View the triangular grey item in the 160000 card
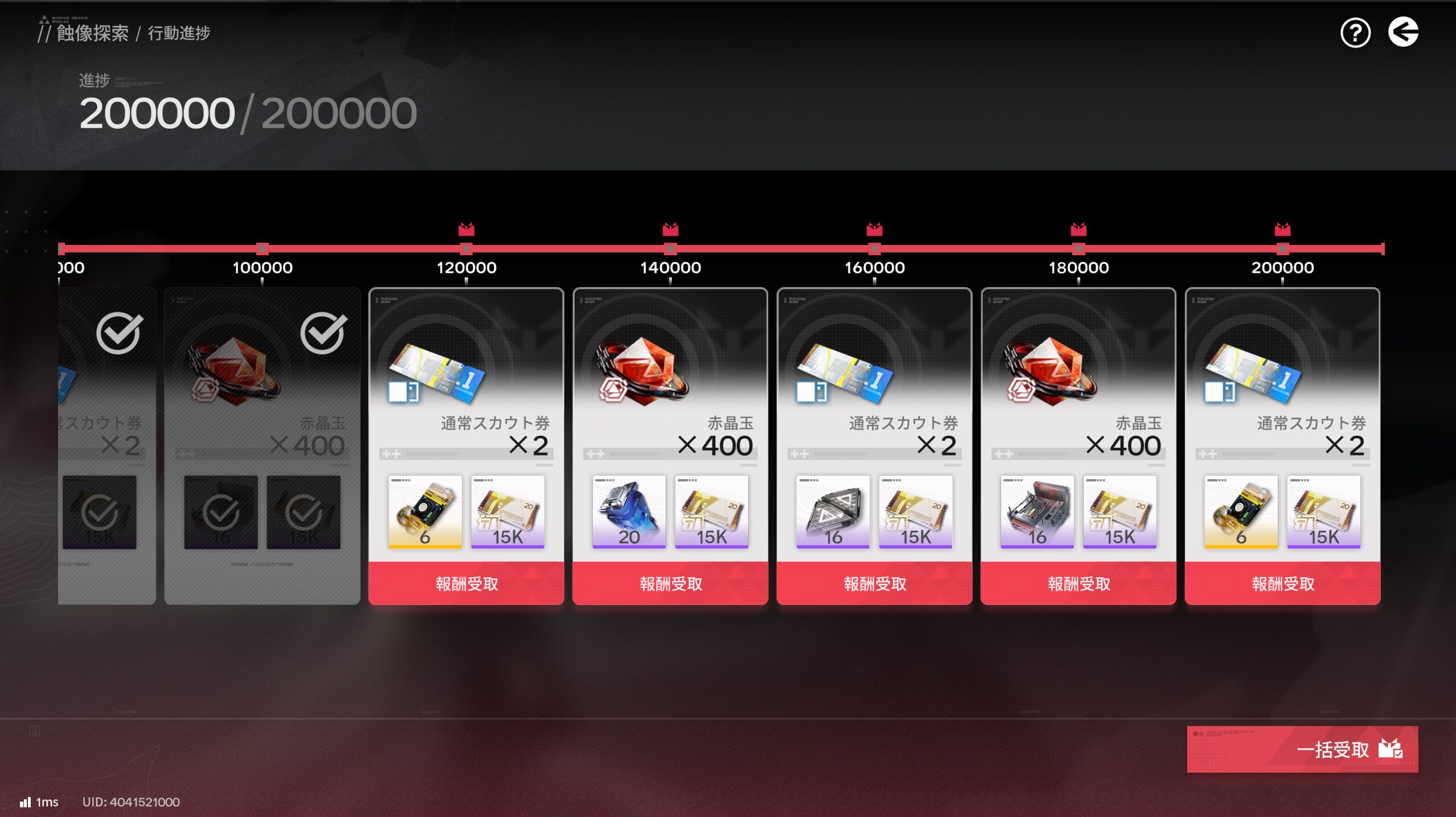This screenshot has height=817, width=1456. point(832,512)
